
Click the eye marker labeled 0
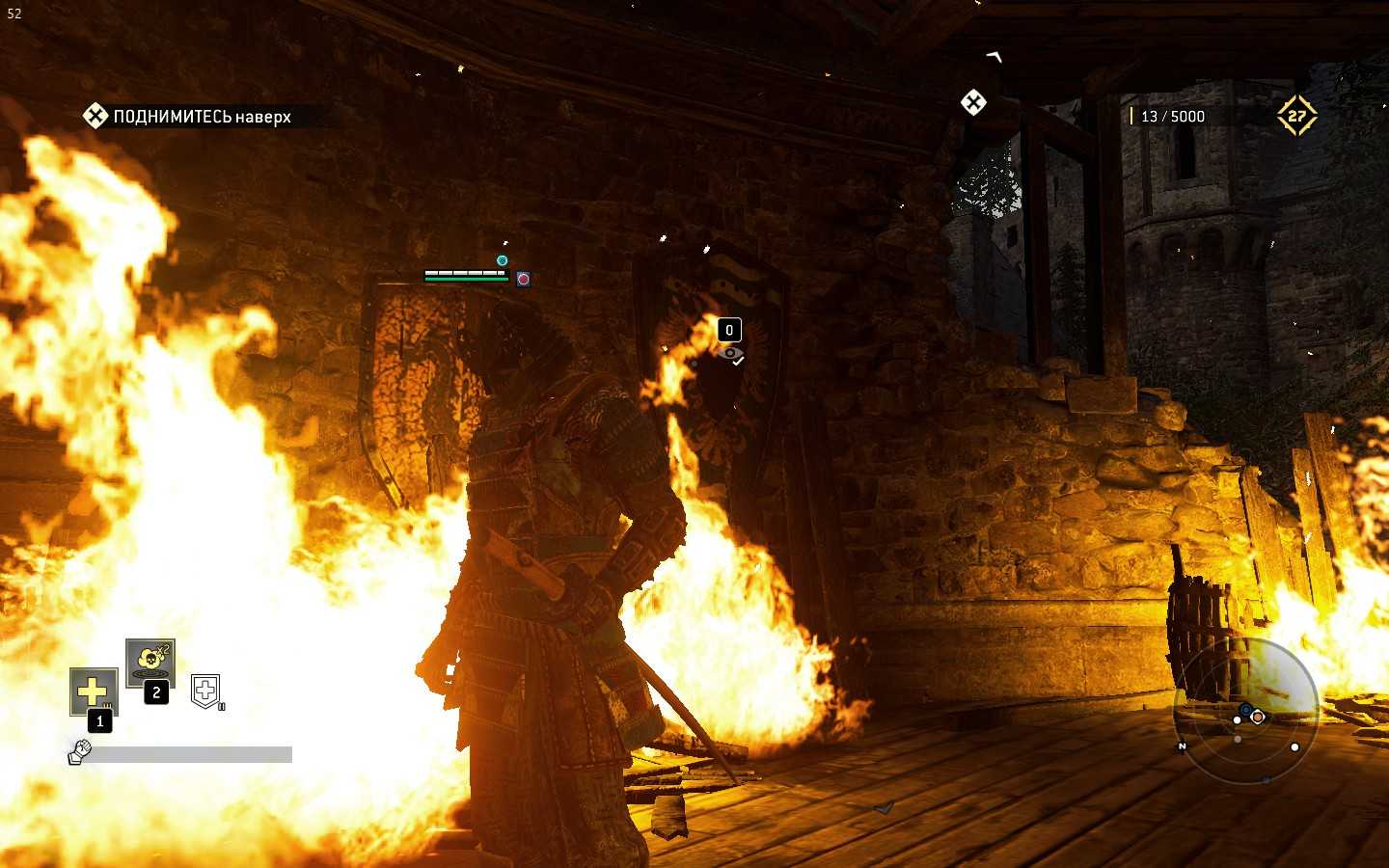(730, 353)
